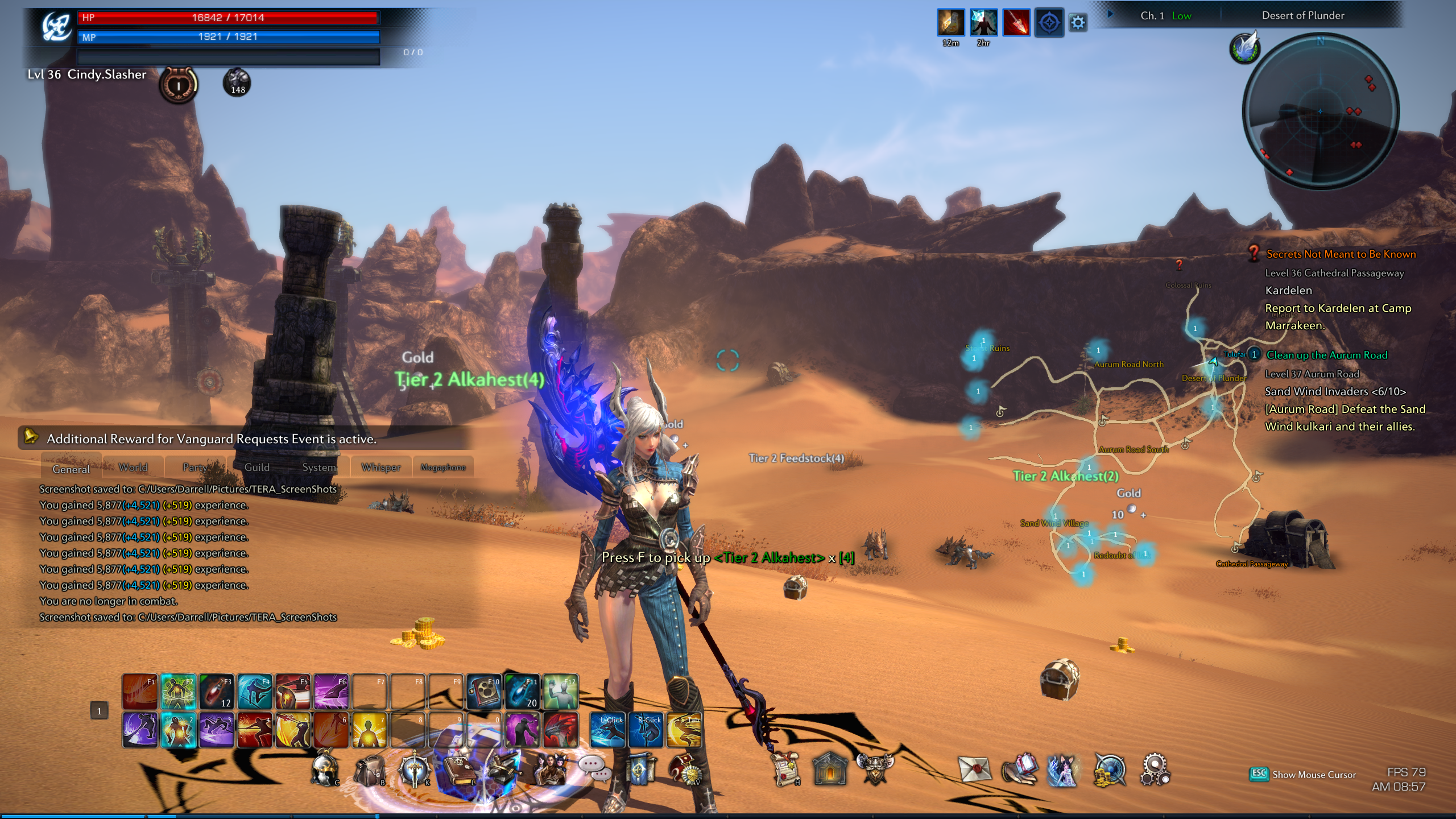Open the gear settings next to buff icons

coord(1078,23)
